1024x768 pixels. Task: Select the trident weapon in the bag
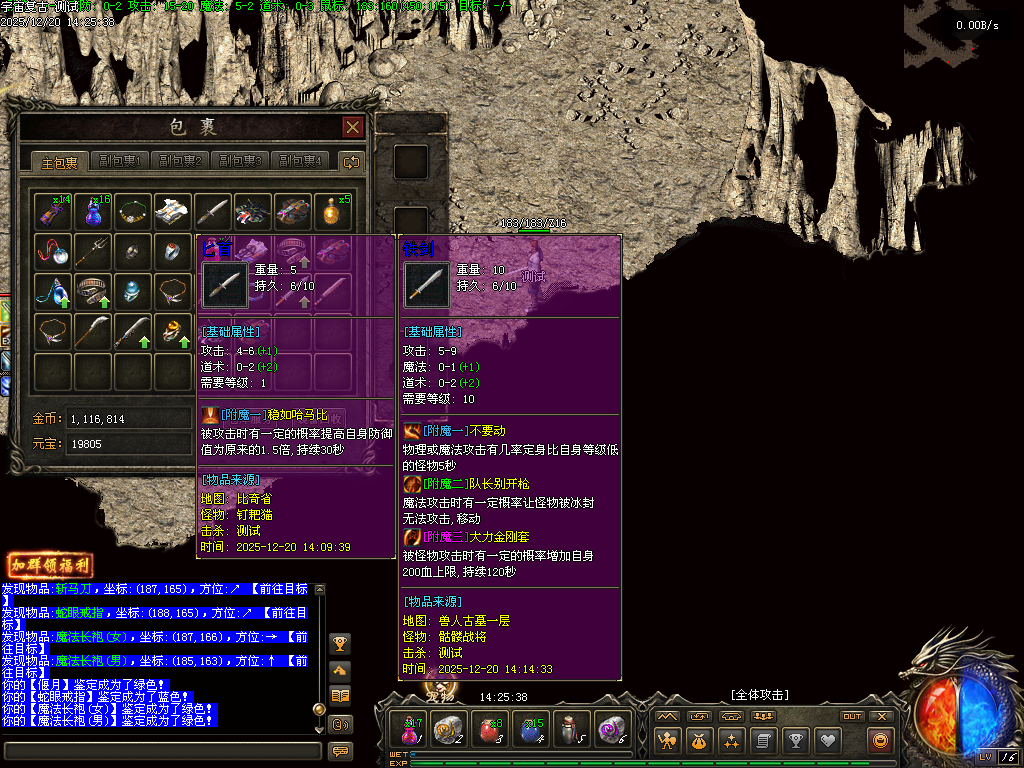tap(93, 251)
